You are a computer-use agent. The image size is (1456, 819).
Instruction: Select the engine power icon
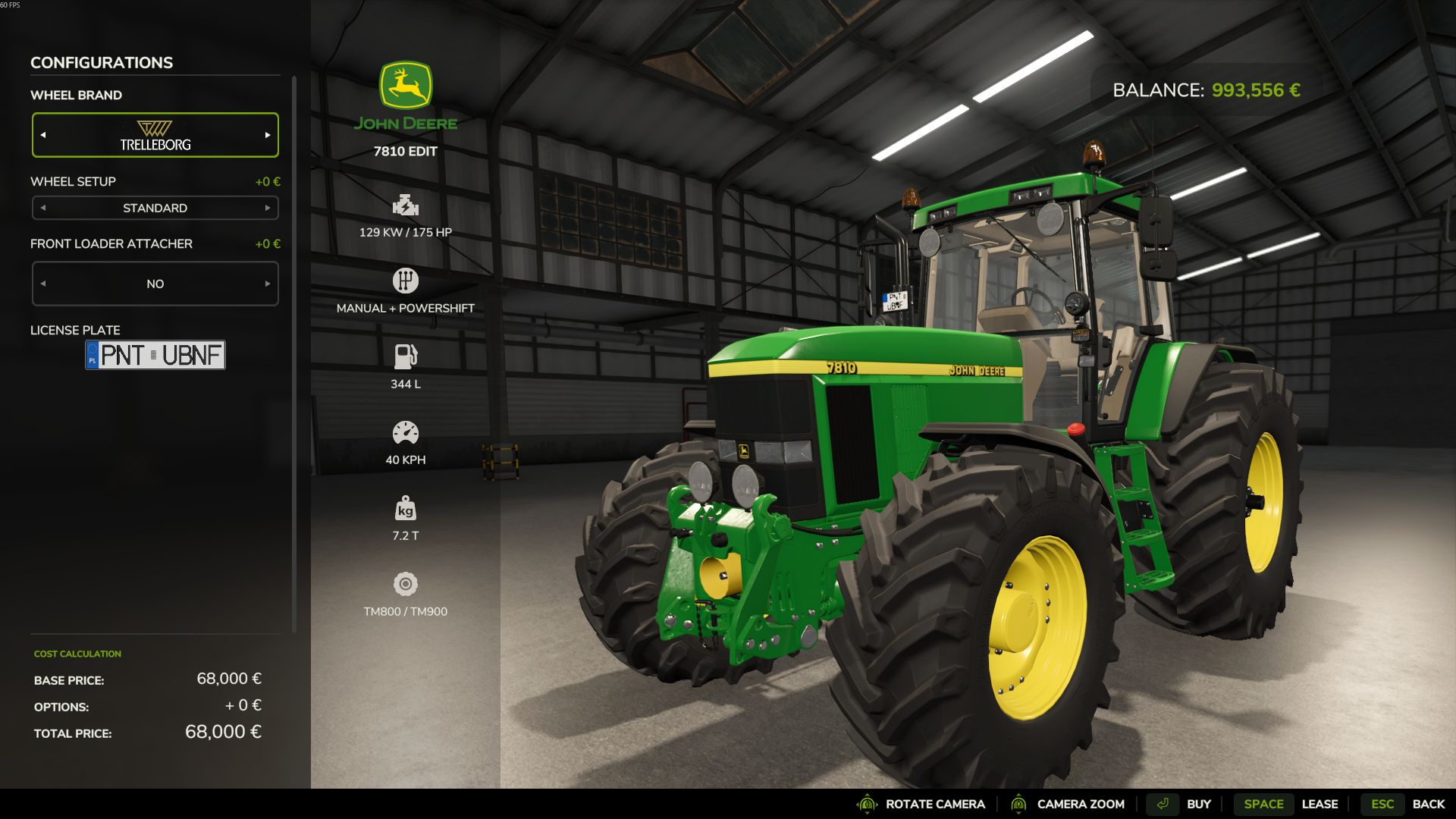406,206
